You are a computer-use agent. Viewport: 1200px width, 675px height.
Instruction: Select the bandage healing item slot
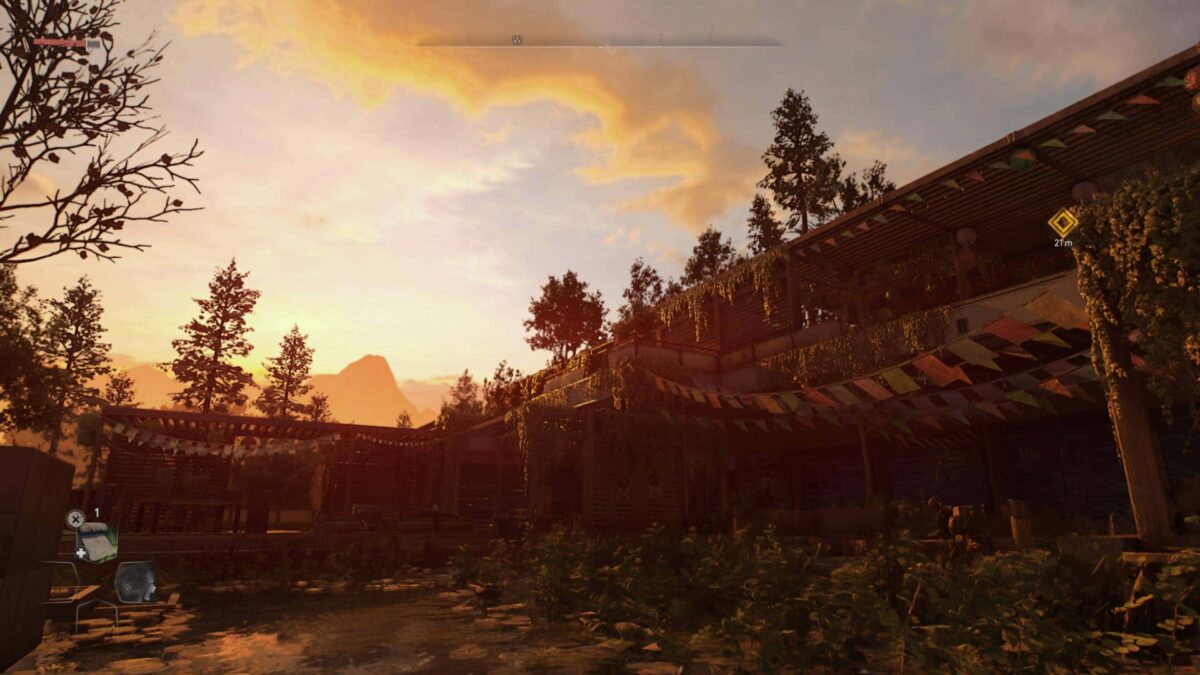[x=97, y=542]
